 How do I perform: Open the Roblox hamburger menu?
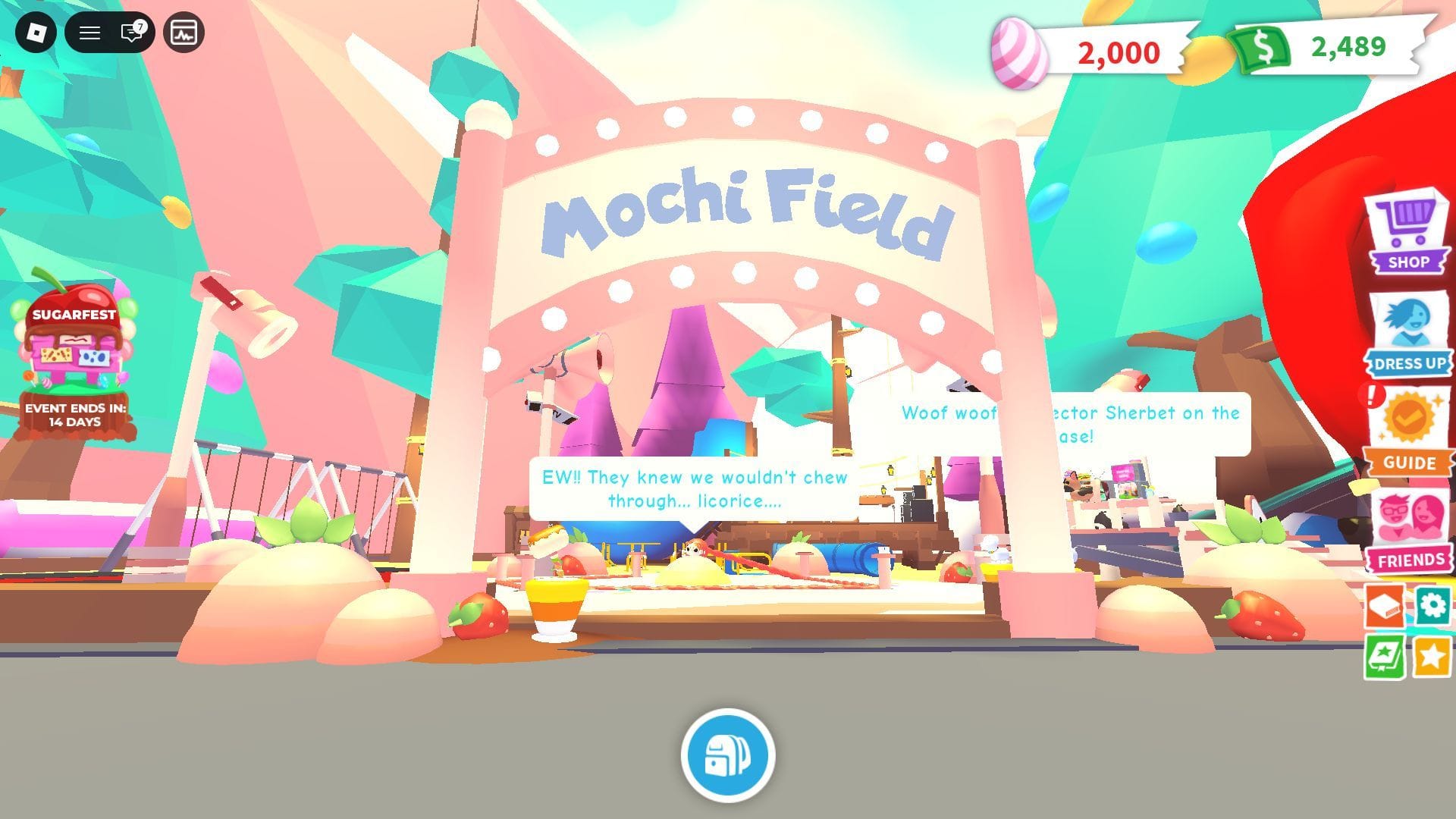[x=89, y=33]
